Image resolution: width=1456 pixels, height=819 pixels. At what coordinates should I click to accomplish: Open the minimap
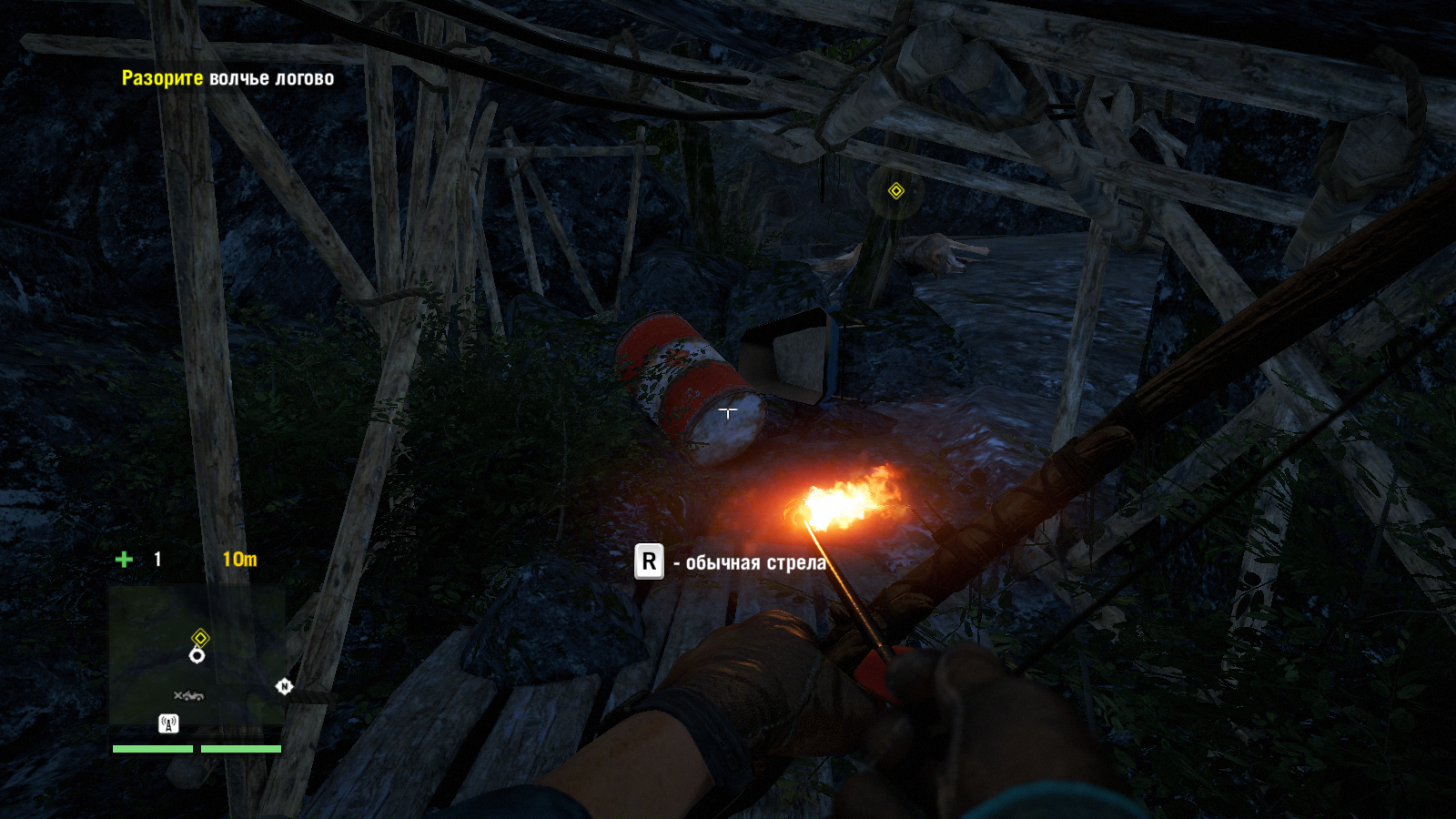point(197,655)
